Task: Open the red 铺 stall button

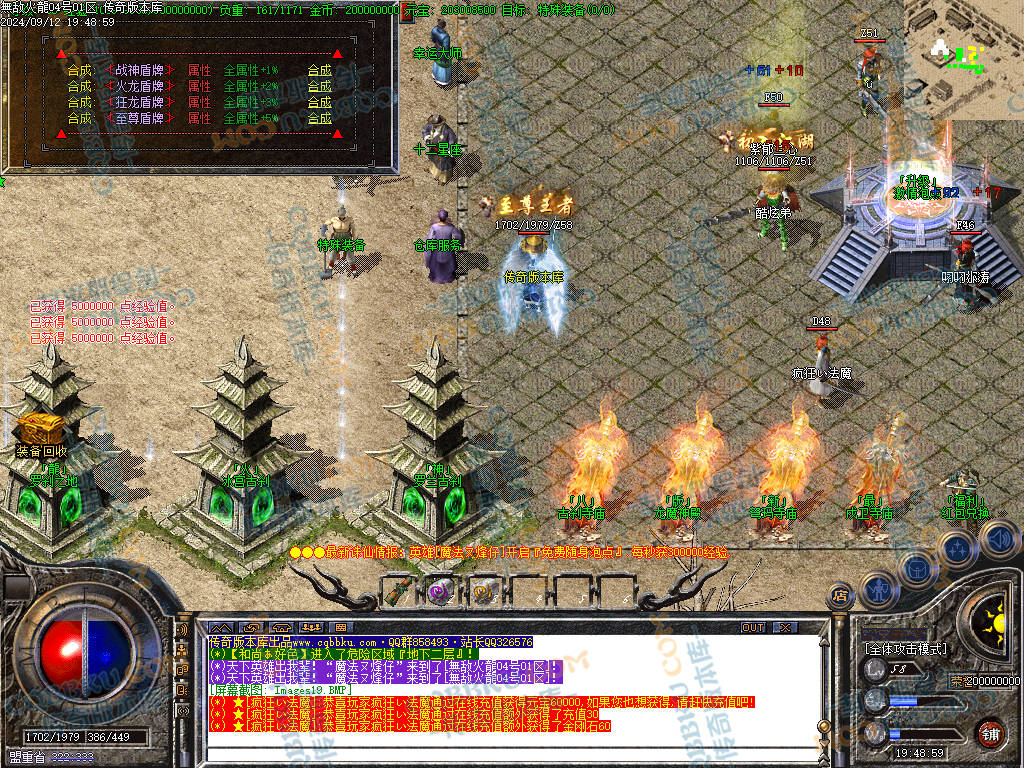Action: tap(990, 733)
